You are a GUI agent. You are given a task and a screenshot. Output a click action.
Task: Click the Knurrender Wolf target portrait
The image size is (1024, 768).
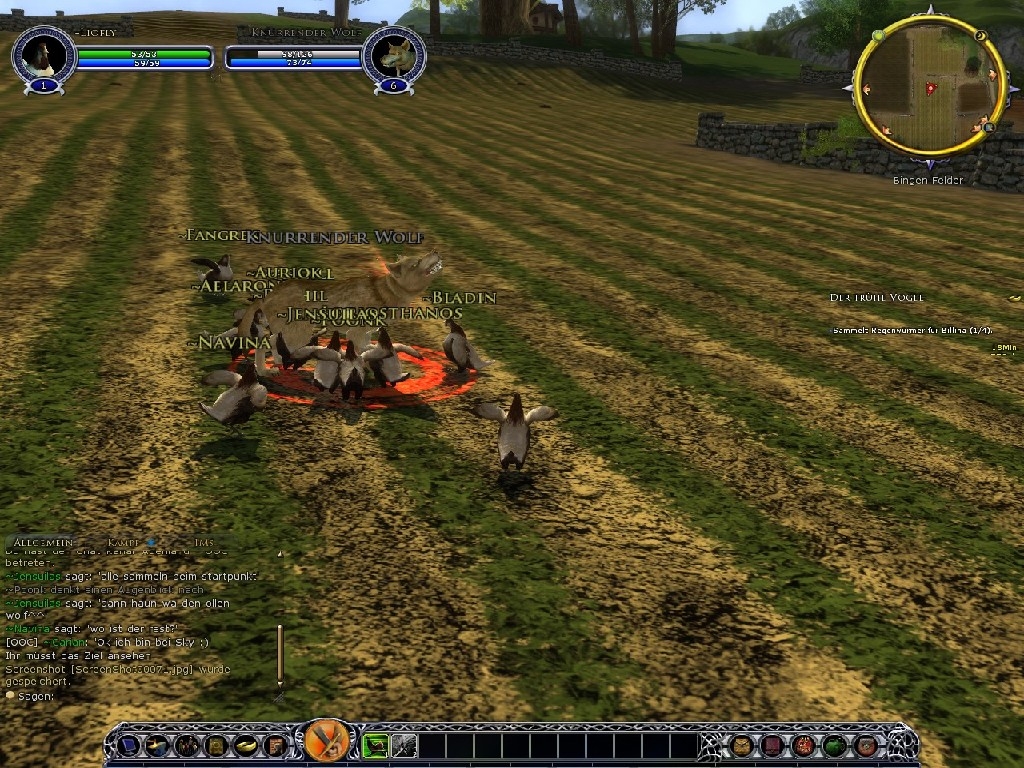(392, 55)
